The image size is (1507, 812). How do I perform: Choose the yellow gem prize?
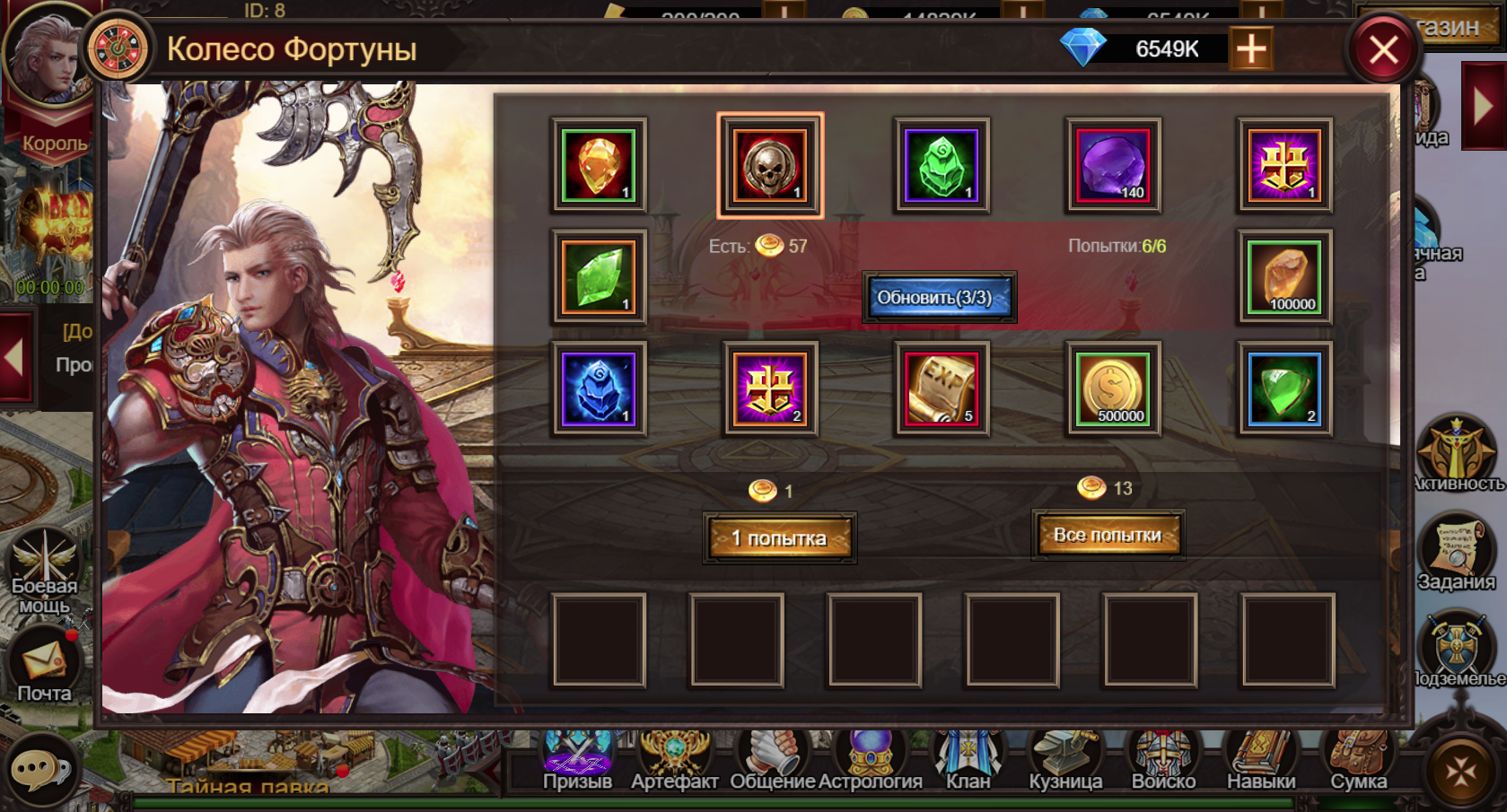(x=599, y=165)
